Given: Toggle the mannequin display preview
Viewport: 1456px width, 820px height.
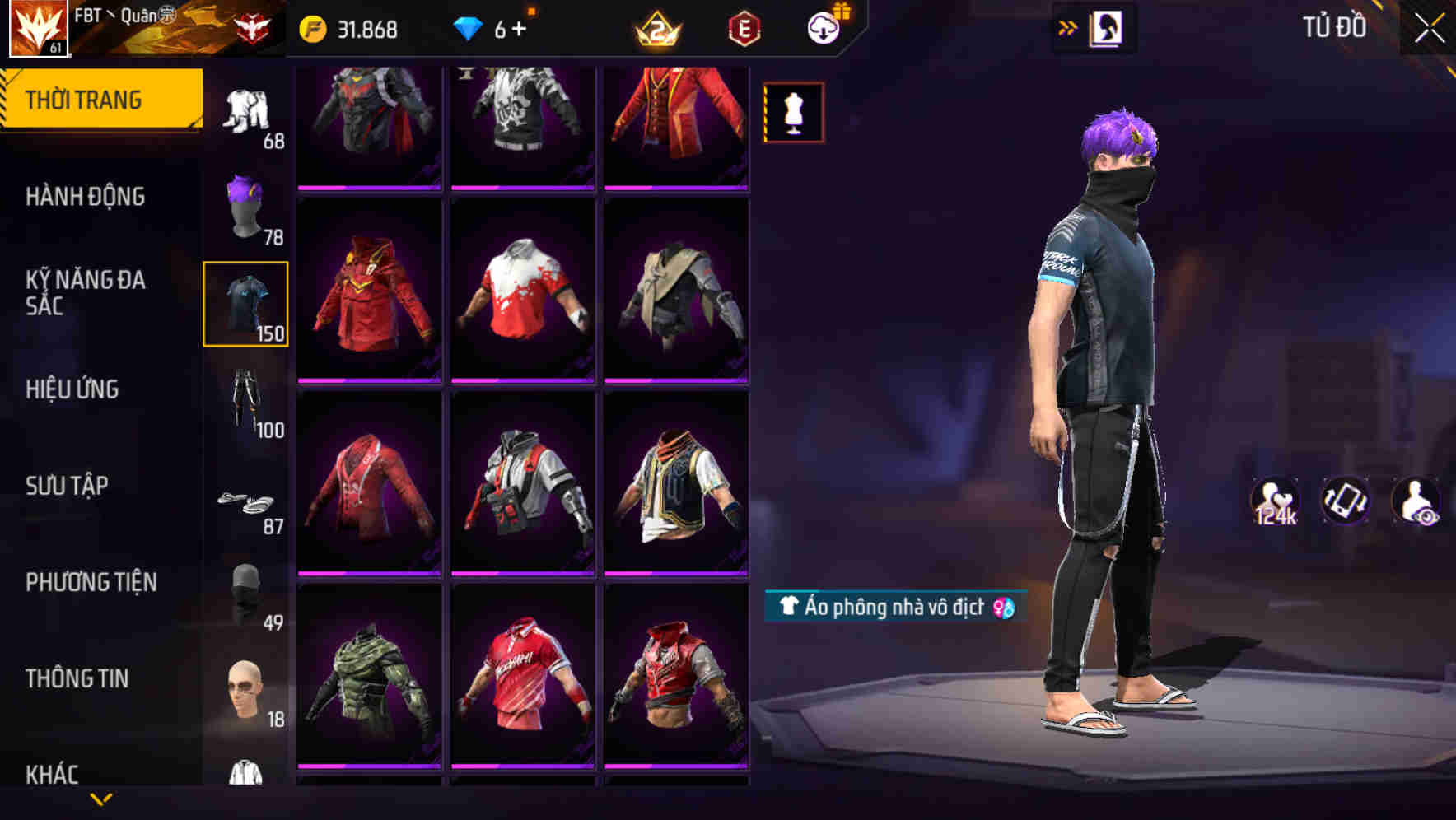Looking at the screenshot, I should click(x=792, y=112).
